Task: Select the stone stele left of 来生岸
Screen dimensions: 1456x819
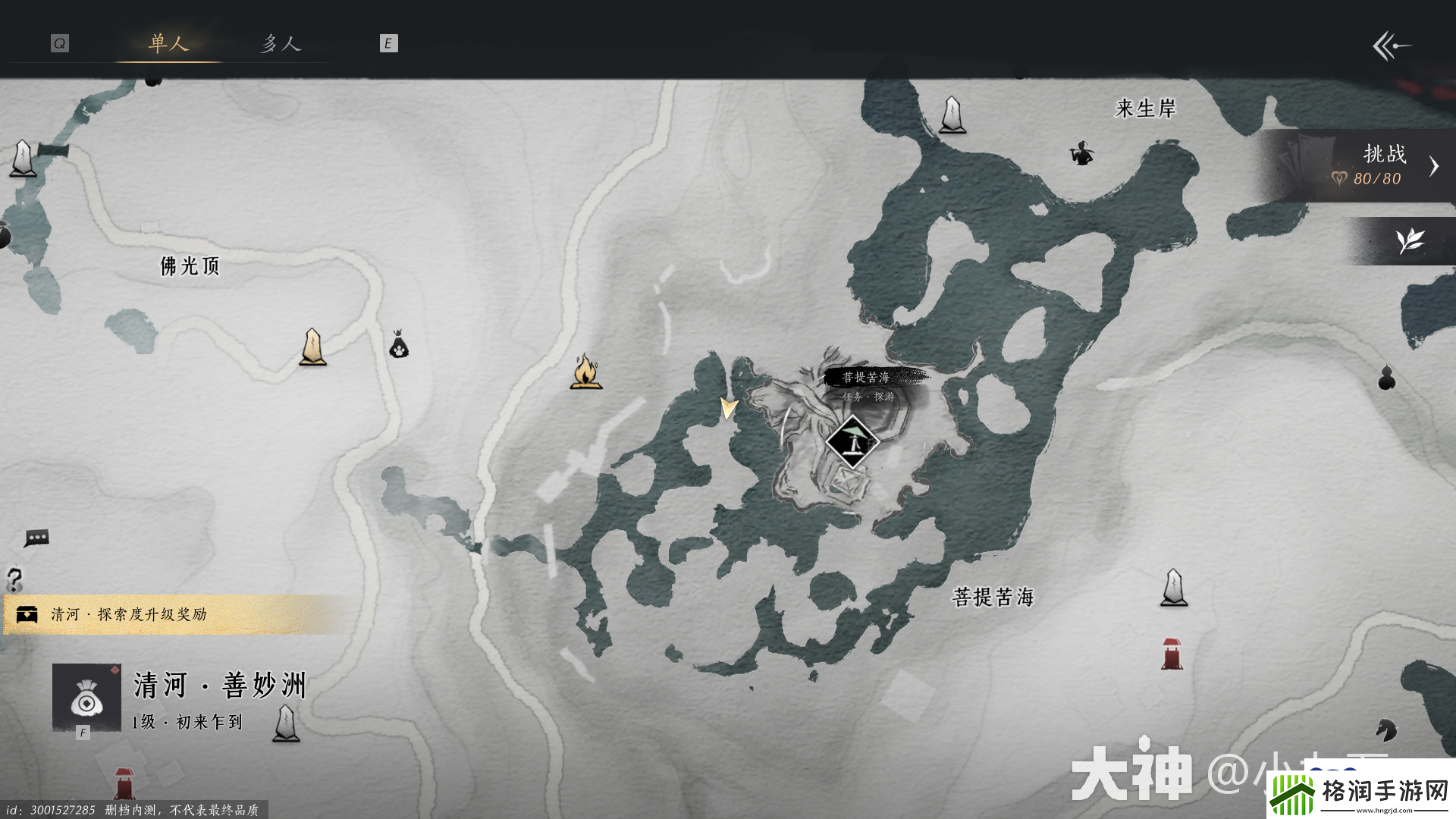Action: pyautogui.click(x=952, y=115)
